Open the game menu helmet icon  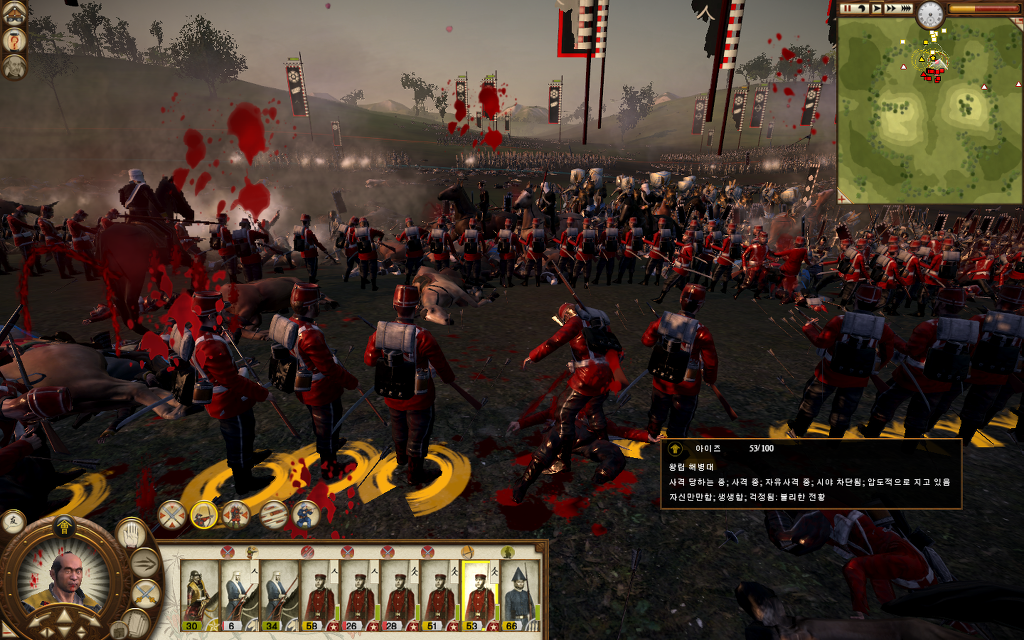coord(15,13)
